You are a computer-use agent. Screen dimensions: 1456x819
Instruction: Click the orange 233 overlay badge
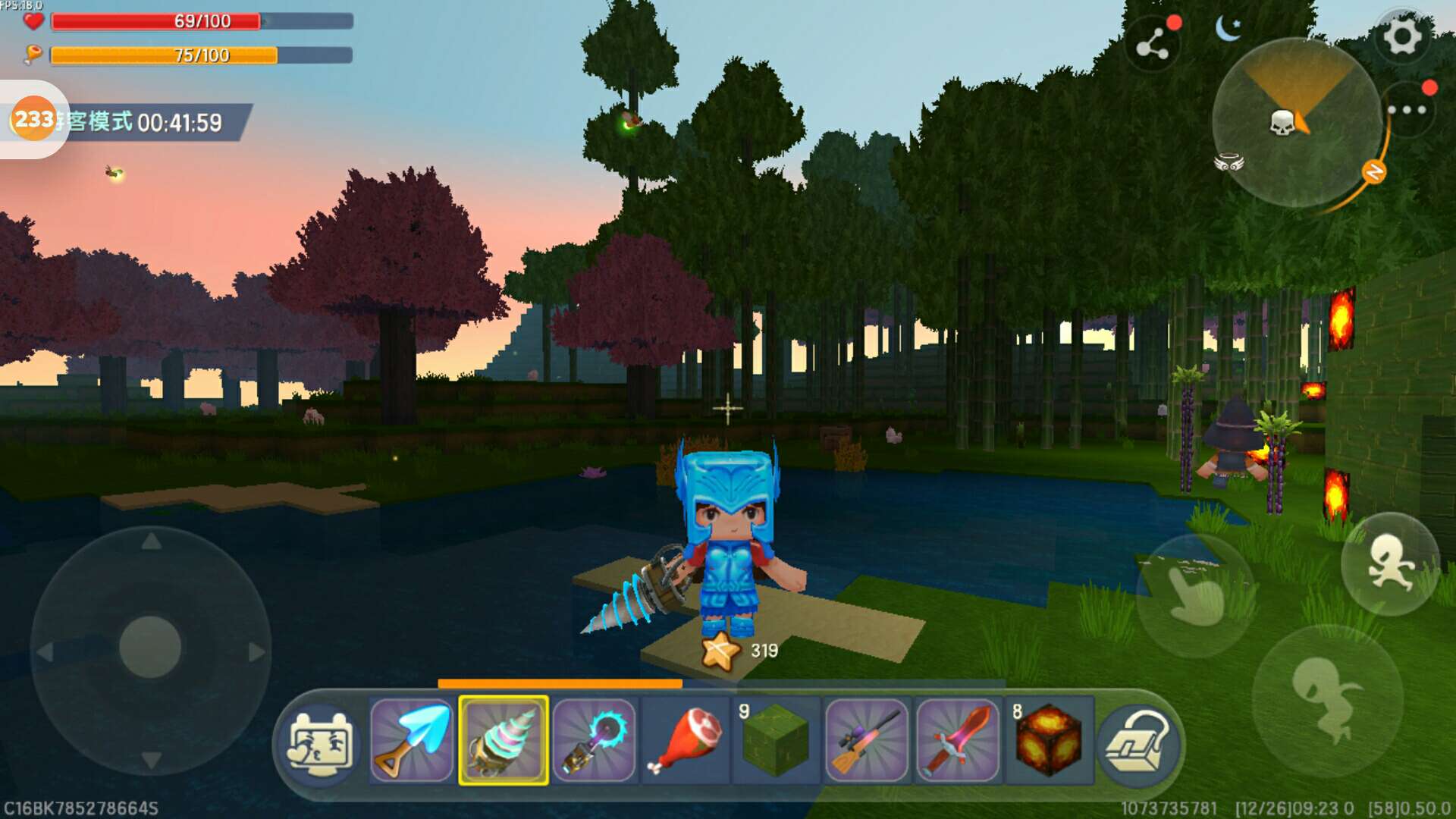[x=34, y=119]
